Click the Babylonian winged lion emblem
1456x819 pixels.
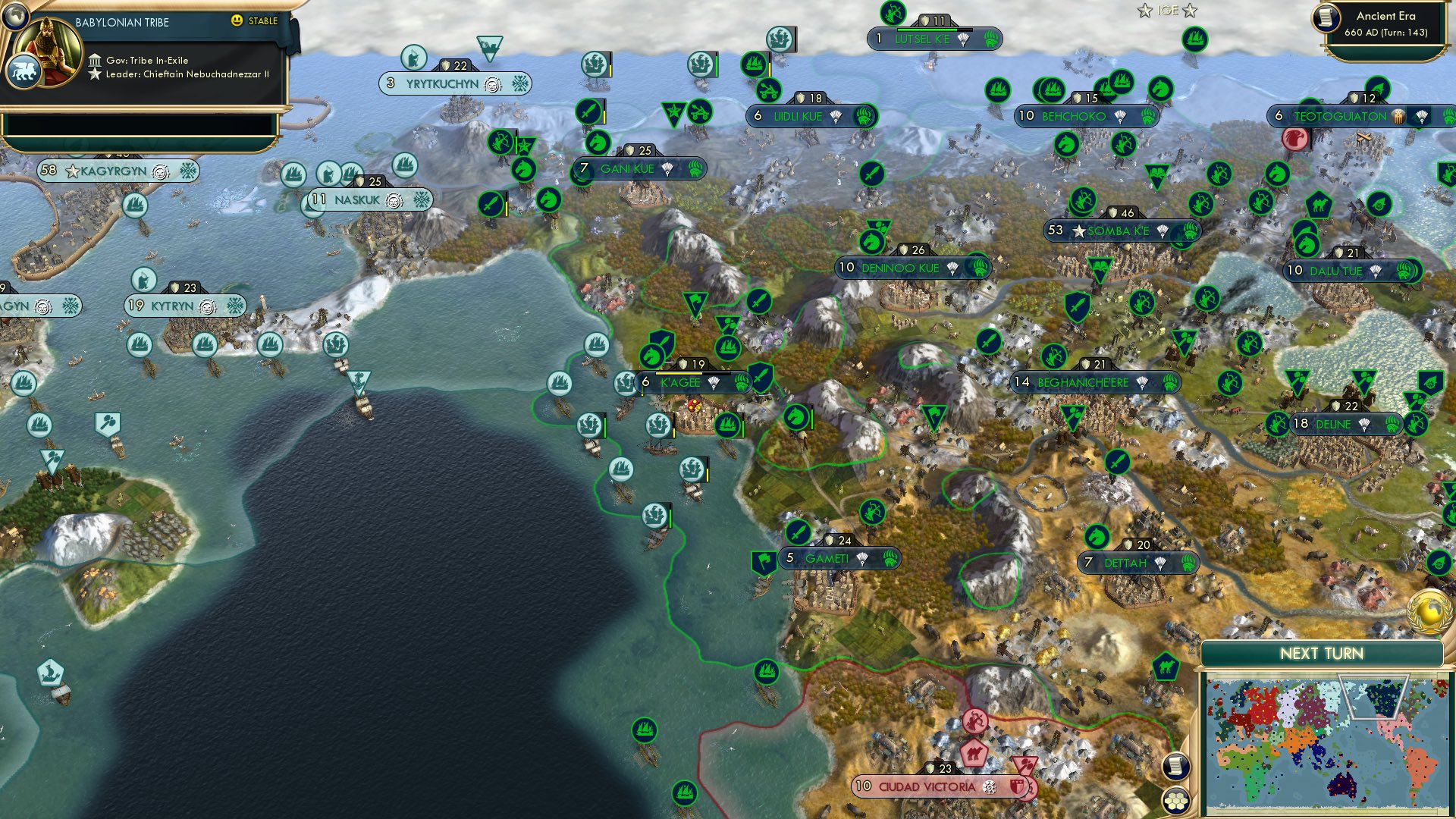[x=24, y=72]
